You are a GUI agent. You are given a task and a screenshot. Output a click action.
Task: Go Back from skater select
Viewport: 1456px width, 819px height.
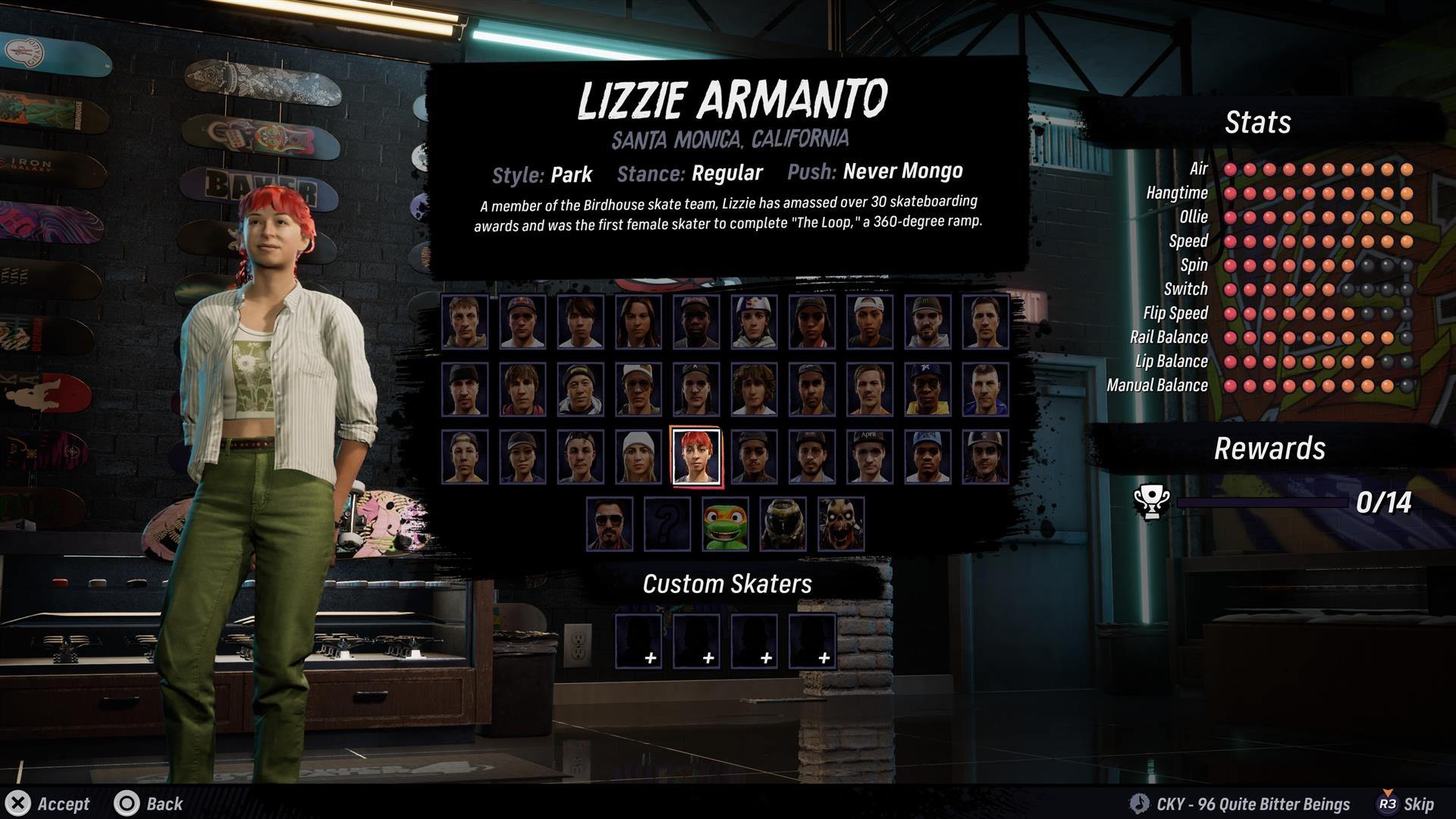[x=149, y=804]
